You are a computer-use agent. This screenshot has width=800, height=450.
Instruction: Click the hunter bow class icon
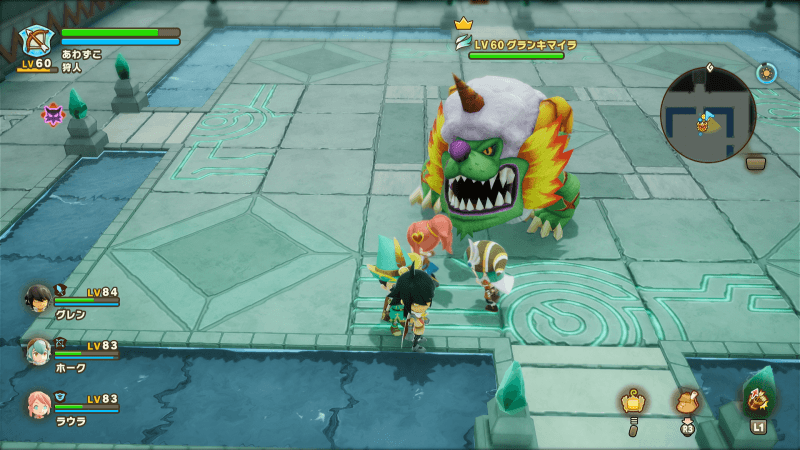click(x=37, y=43)
